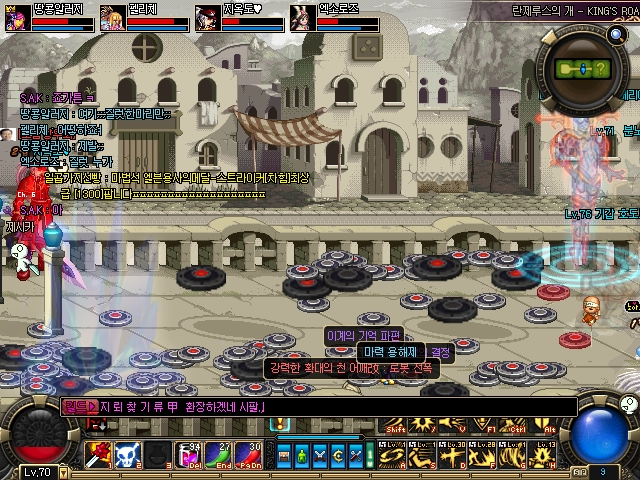640x480 pixels.
Task: Use the skull item in quick slot 2
Action: (x=127, y=454)
